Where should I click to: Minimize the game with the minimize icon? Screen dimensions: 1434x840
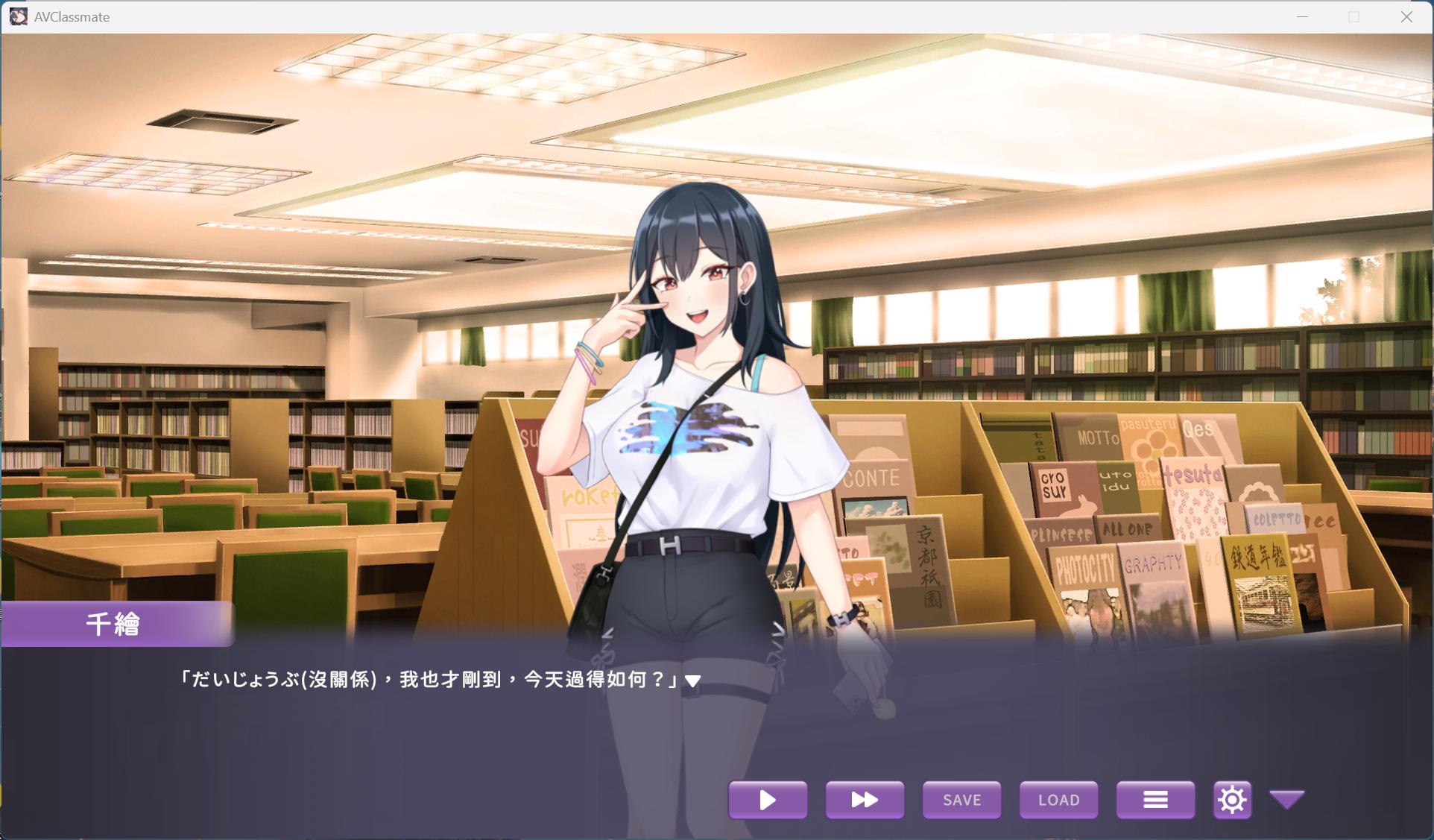[1301, 15]
